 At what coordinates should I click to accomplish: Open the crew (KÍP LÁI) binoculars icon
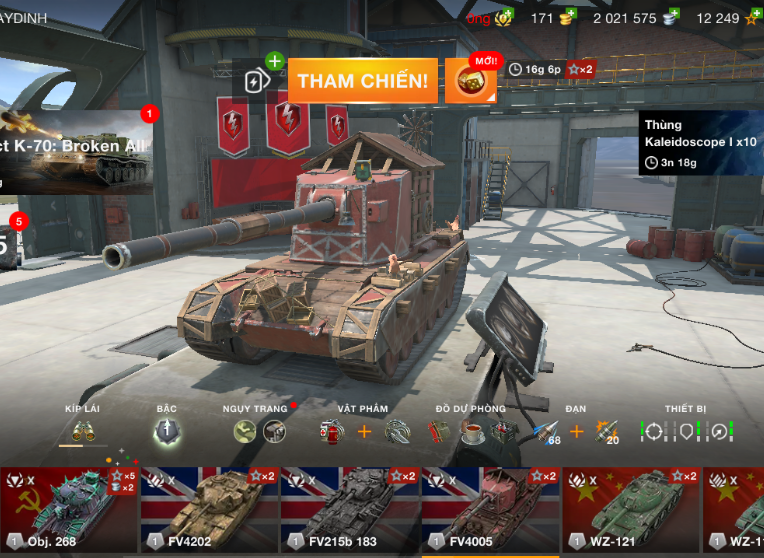[83, 430]
